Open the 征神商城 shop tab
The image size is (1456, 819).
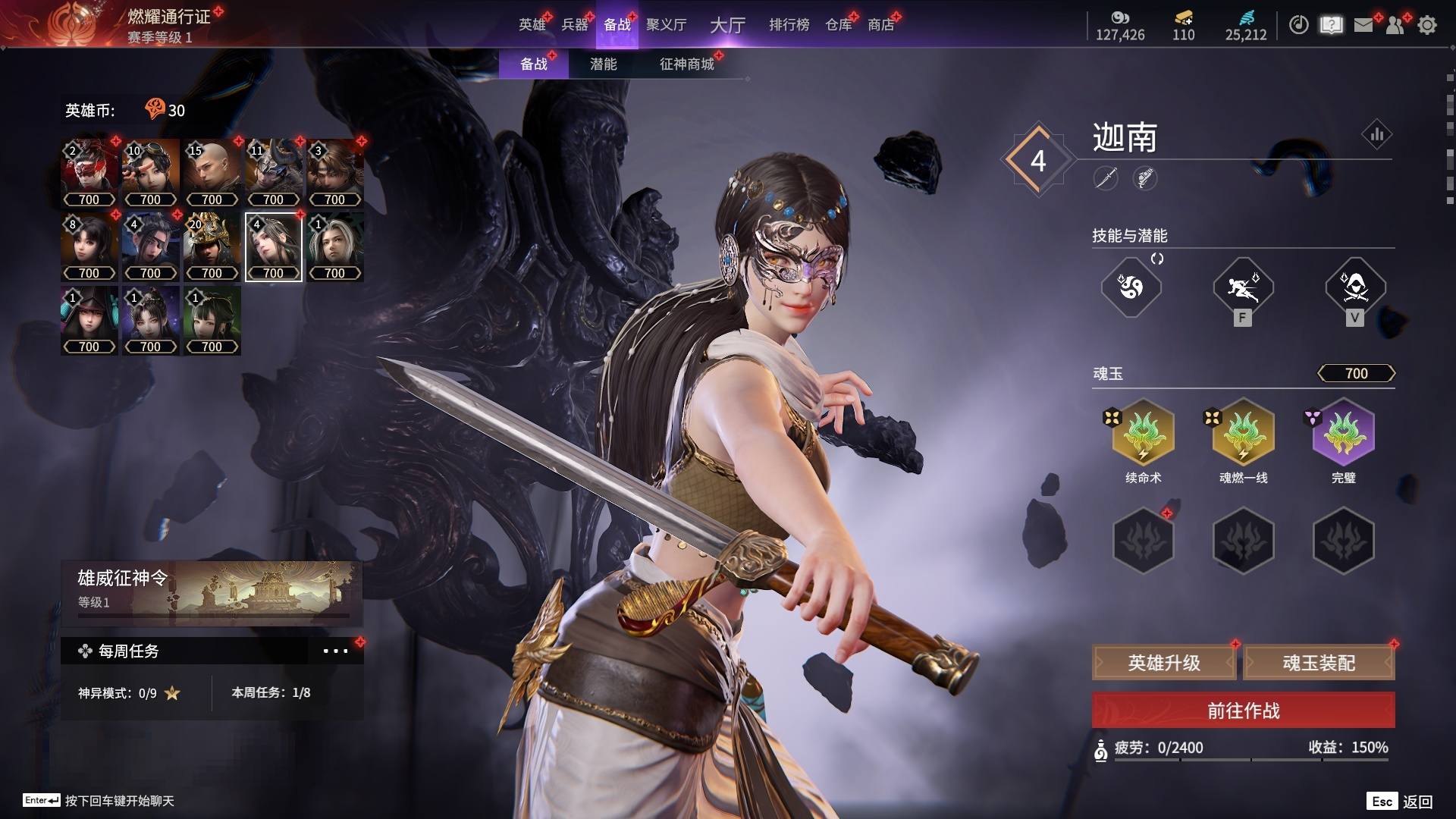(x=686, y=64)
